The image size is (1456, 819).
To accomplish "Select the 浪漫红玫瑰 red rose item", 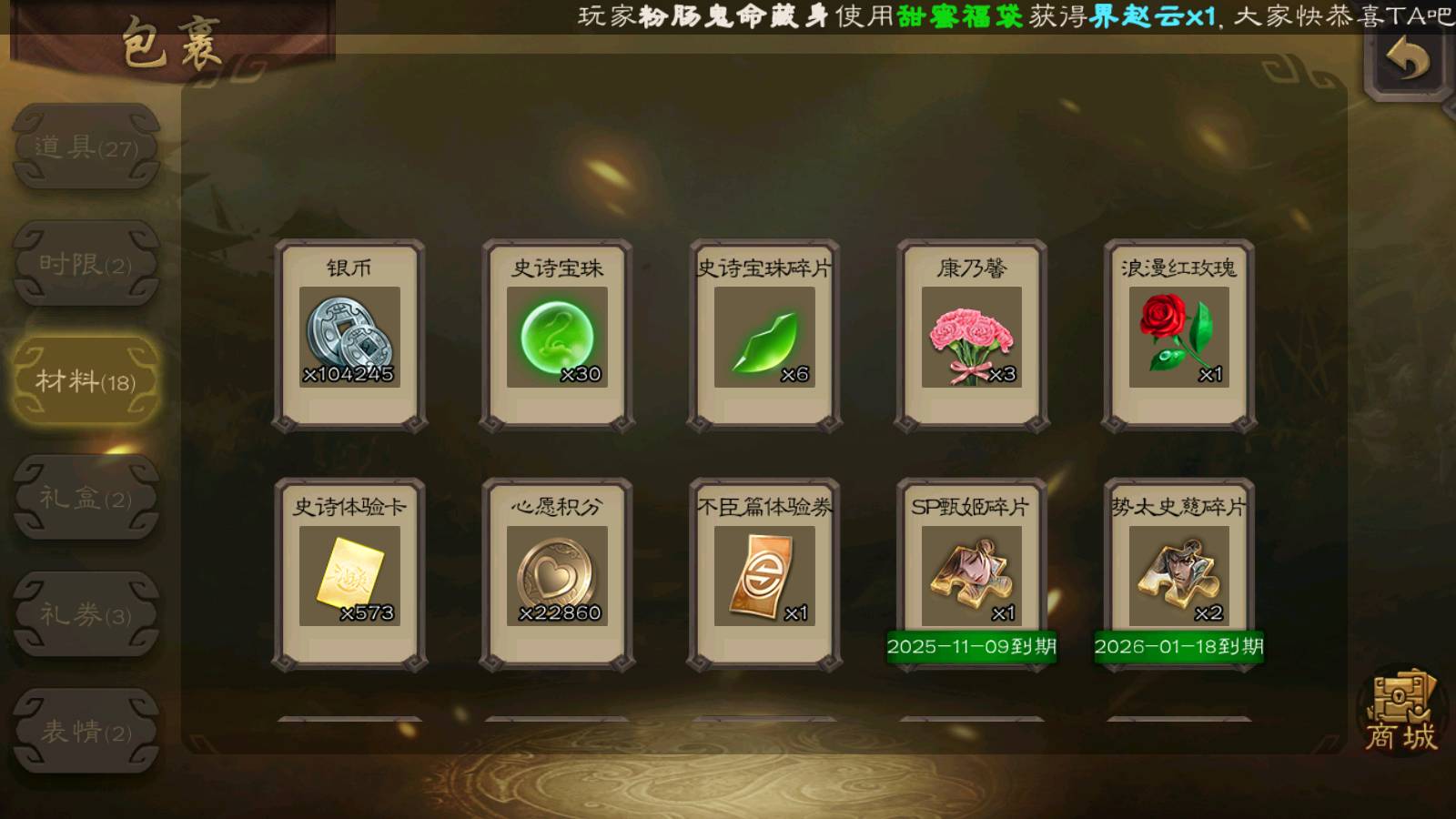I will pyautogui.click(x=1179, y=336).
